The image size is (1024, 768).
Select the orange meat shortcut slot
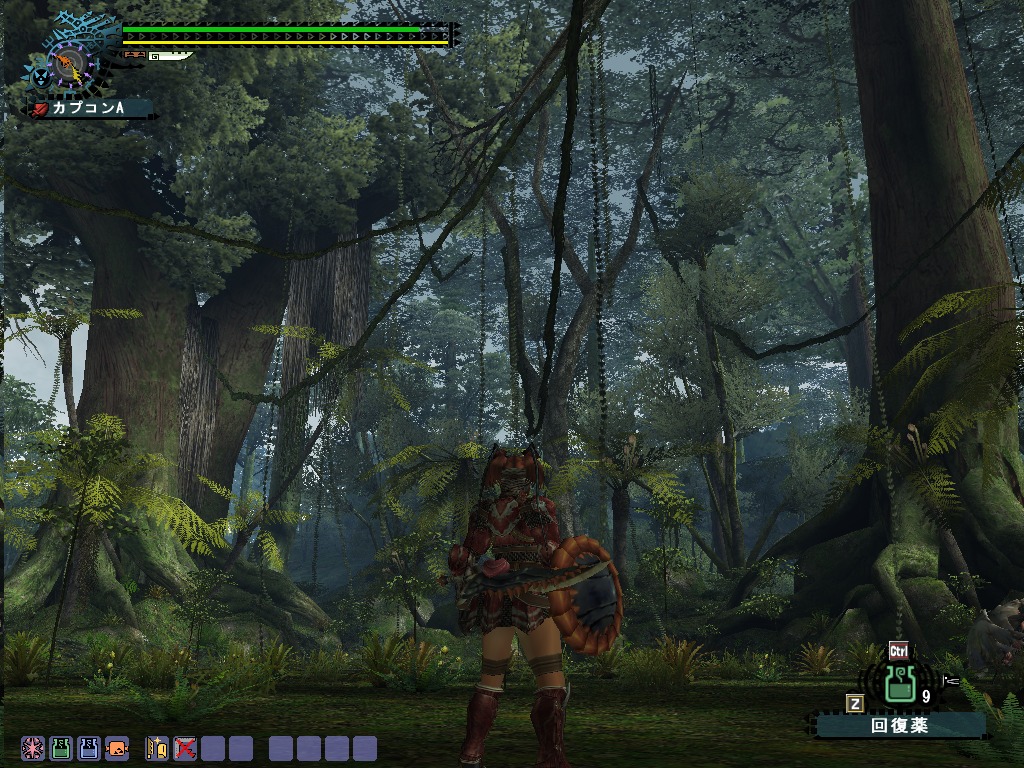[117, 748]
